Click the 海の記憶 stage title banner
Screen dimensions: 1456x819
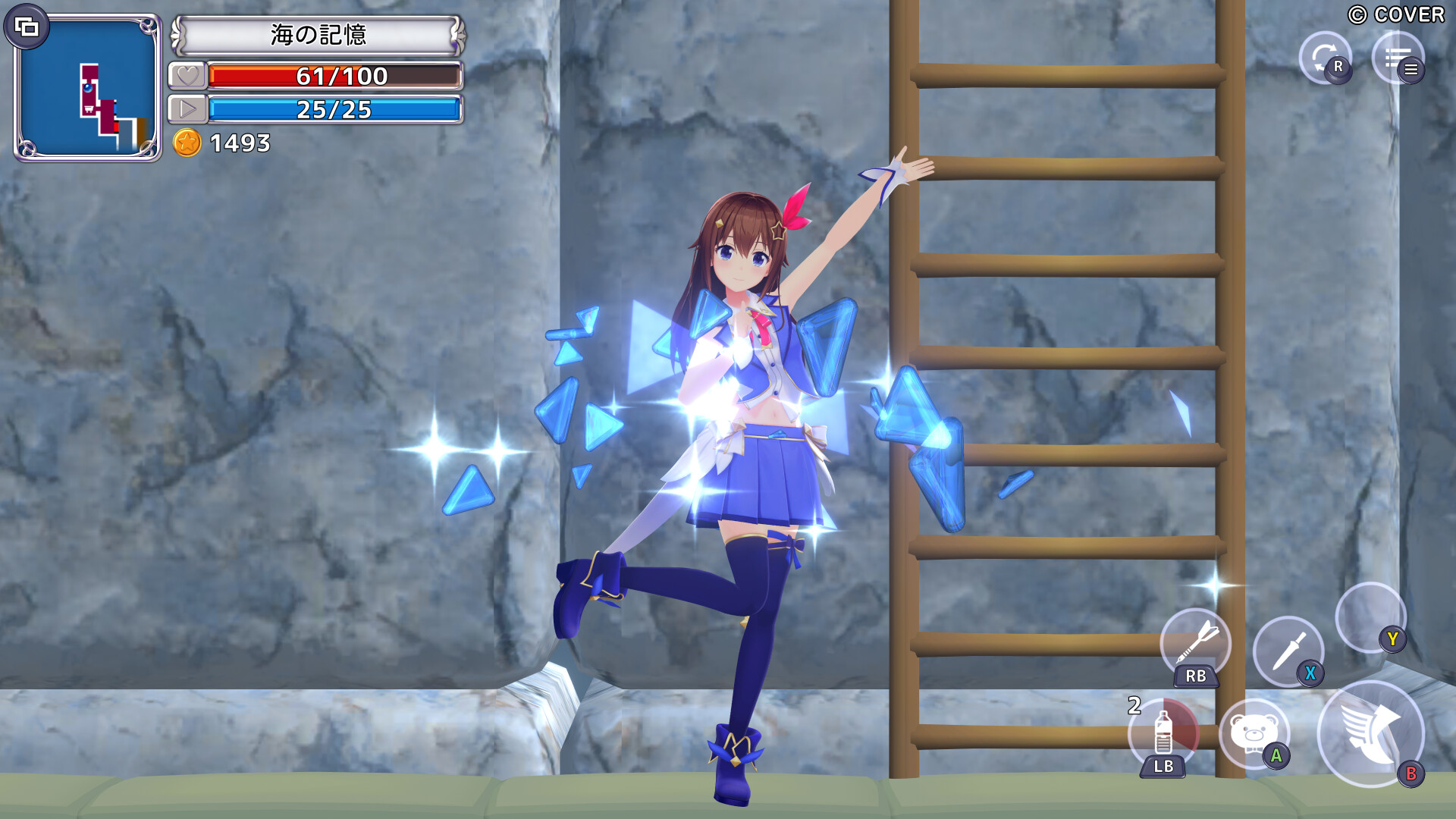point(318,33)
